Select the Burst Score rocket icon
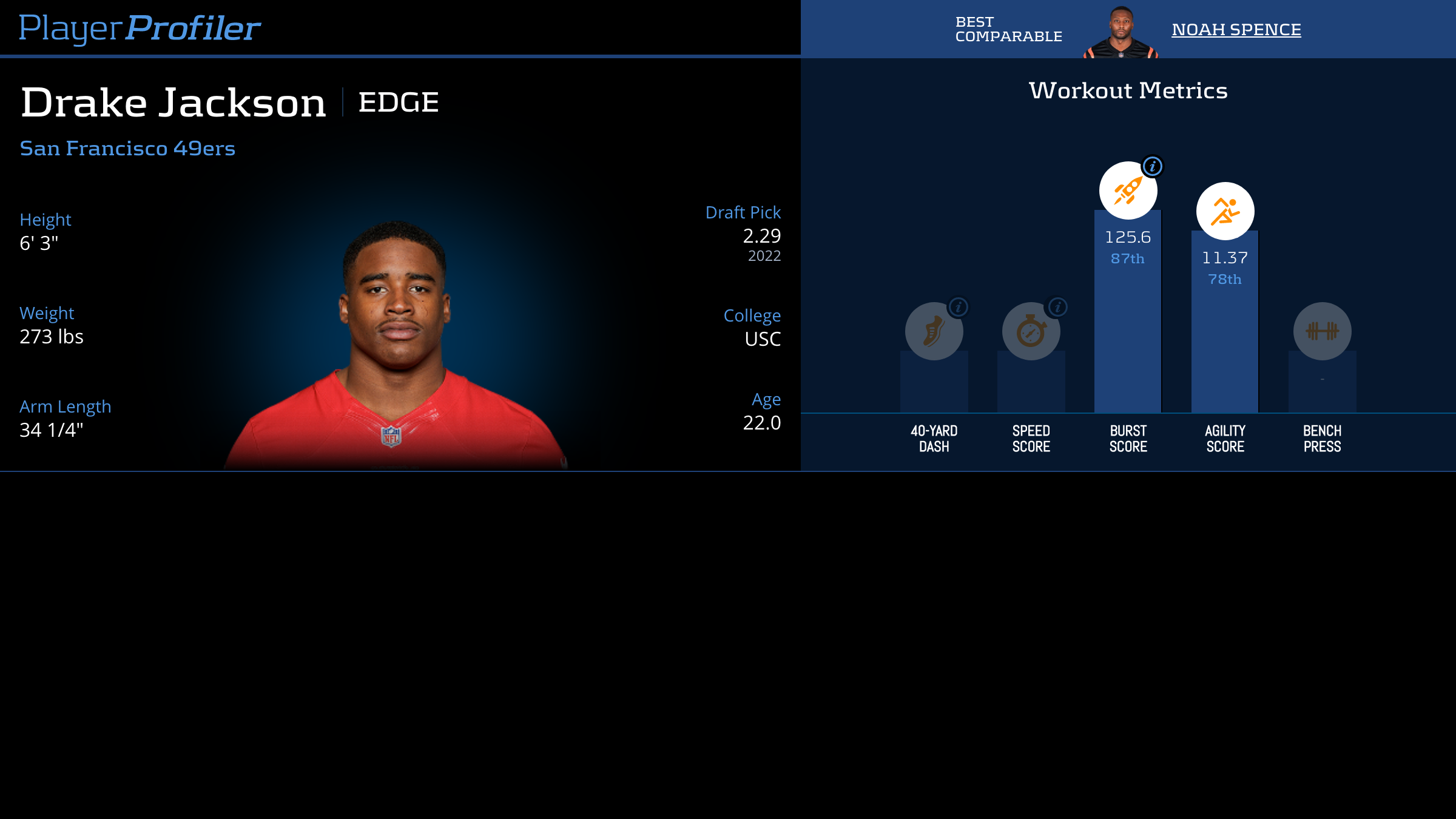The height and width of the screenshot is (819, 1456). 1128,190
